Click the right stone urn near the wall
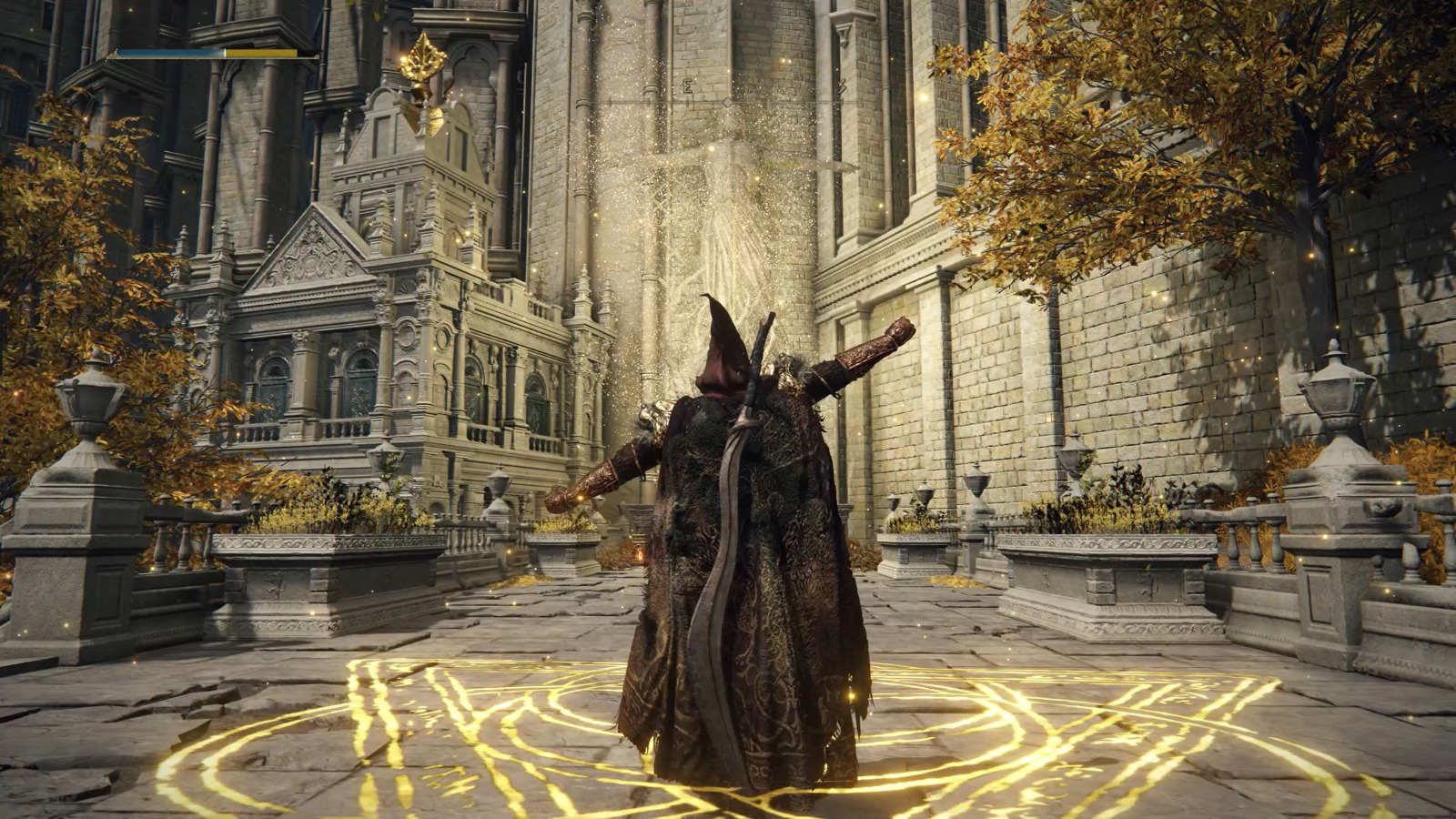This screenshot has width=1456, height=819. pos(1333,400)
